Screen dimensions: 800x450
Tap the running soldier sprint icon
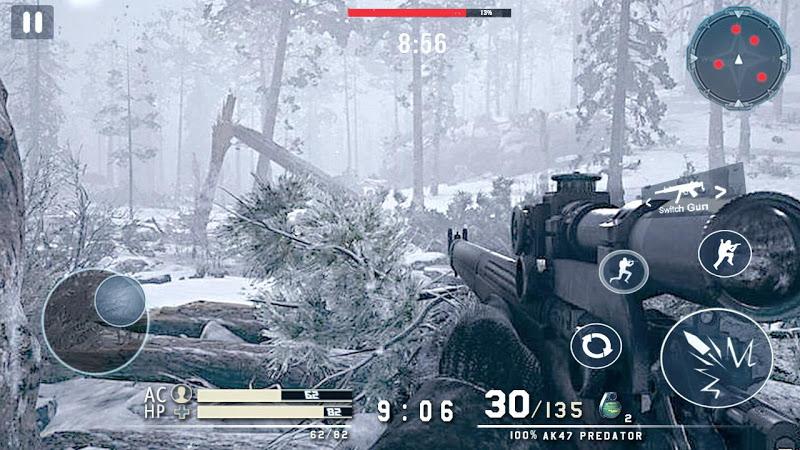coord(623,270)
